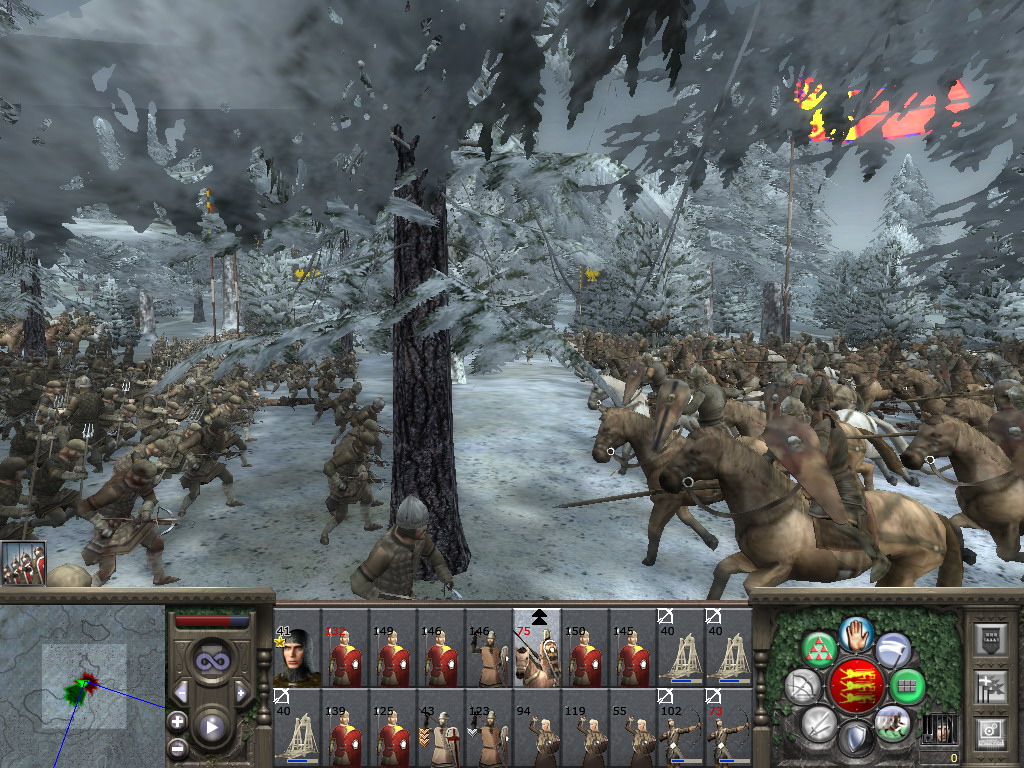Toggle the guard mode shield button
Viewport: 1024px width, 768px height.
855,738
